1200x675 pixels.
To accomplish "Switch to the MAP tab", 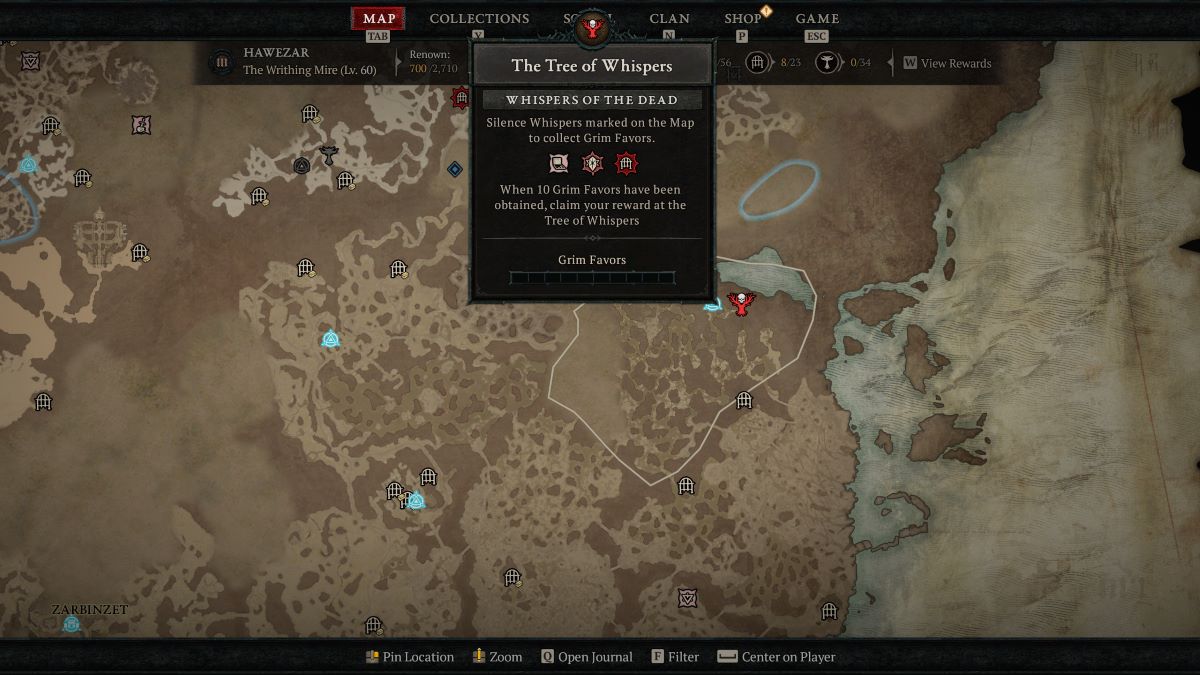I will pyautogui.click(x=378, y=19).
